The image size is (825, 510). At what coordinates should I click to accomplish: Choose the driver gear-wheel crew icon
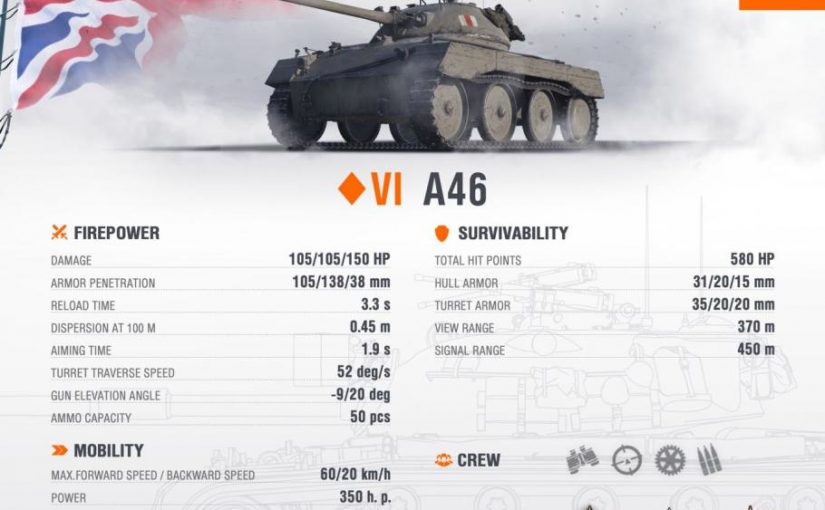[x=670, y=460]
